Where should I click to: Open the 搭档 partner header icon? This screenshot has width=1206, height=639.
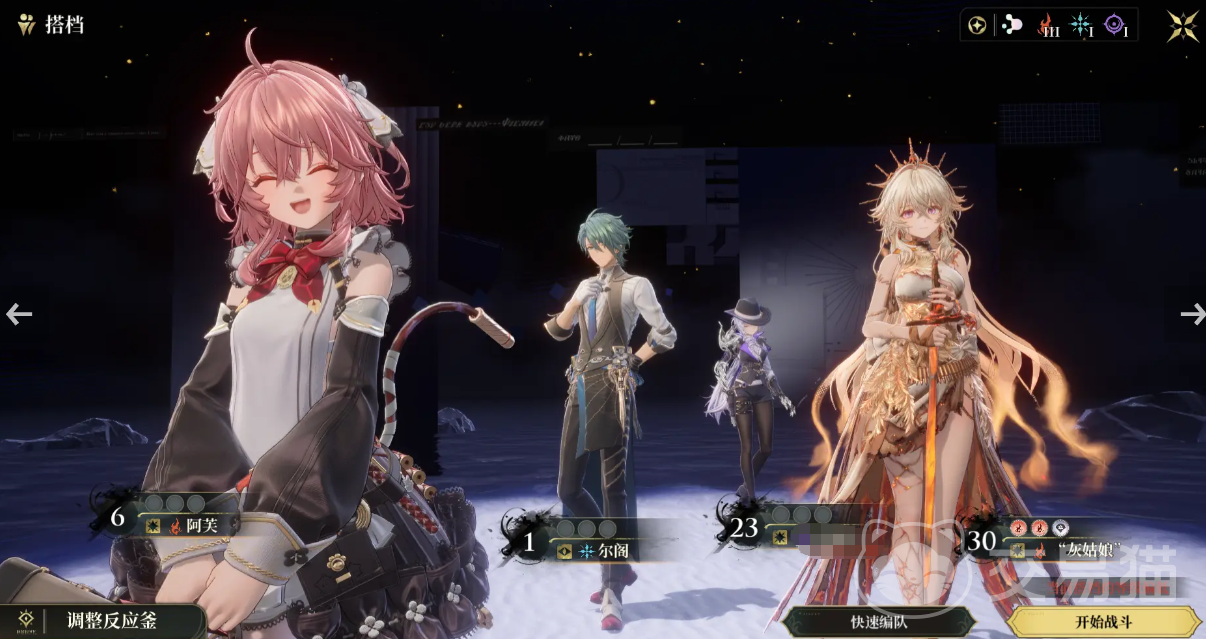point(27,25)
